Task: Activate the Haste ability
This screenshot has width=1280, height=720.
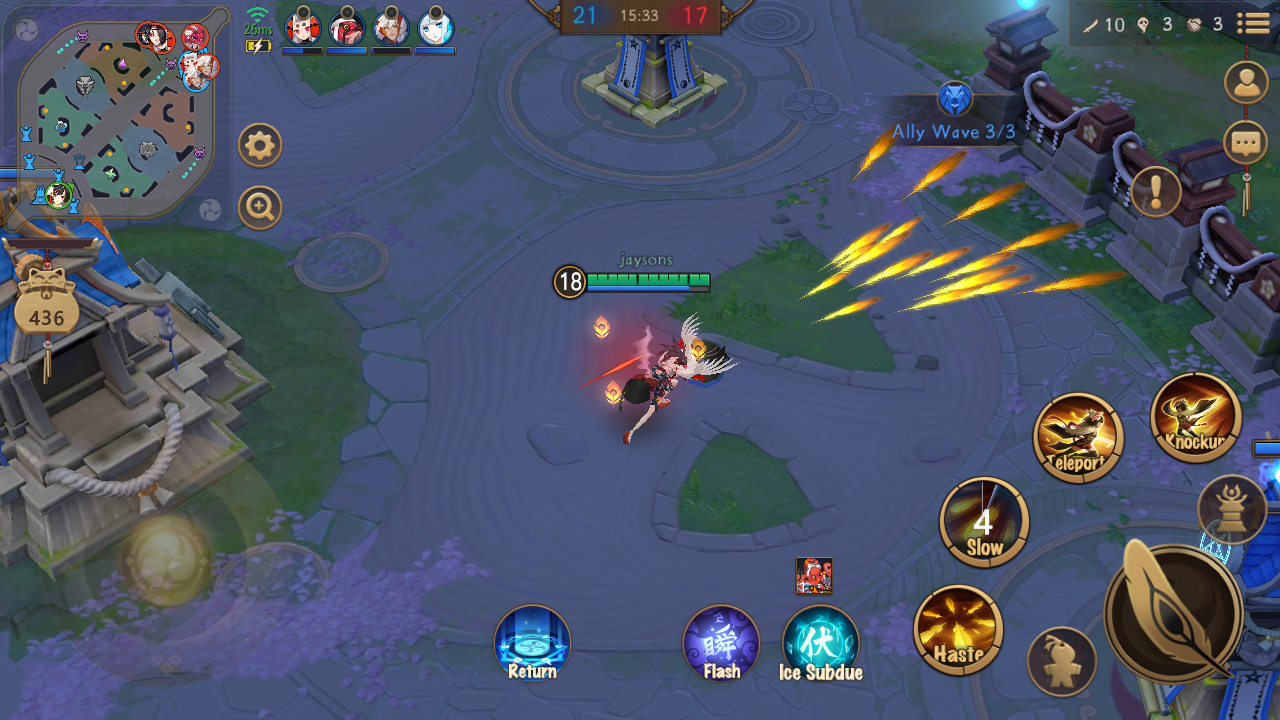Action: click(x=958, y=630)
